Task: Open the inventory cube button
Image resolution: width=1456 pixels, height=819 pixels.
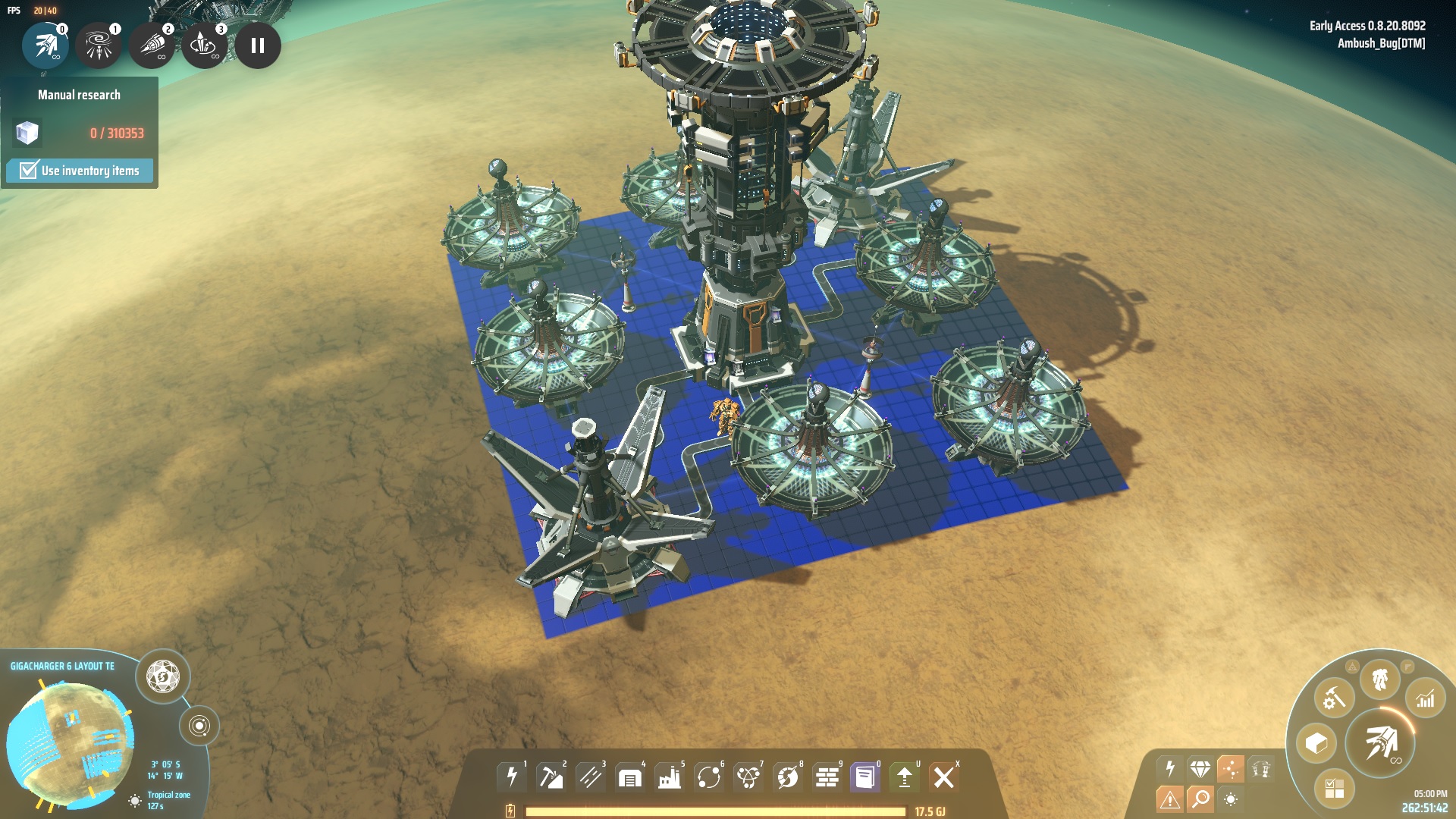Action: click(1316, 743)
